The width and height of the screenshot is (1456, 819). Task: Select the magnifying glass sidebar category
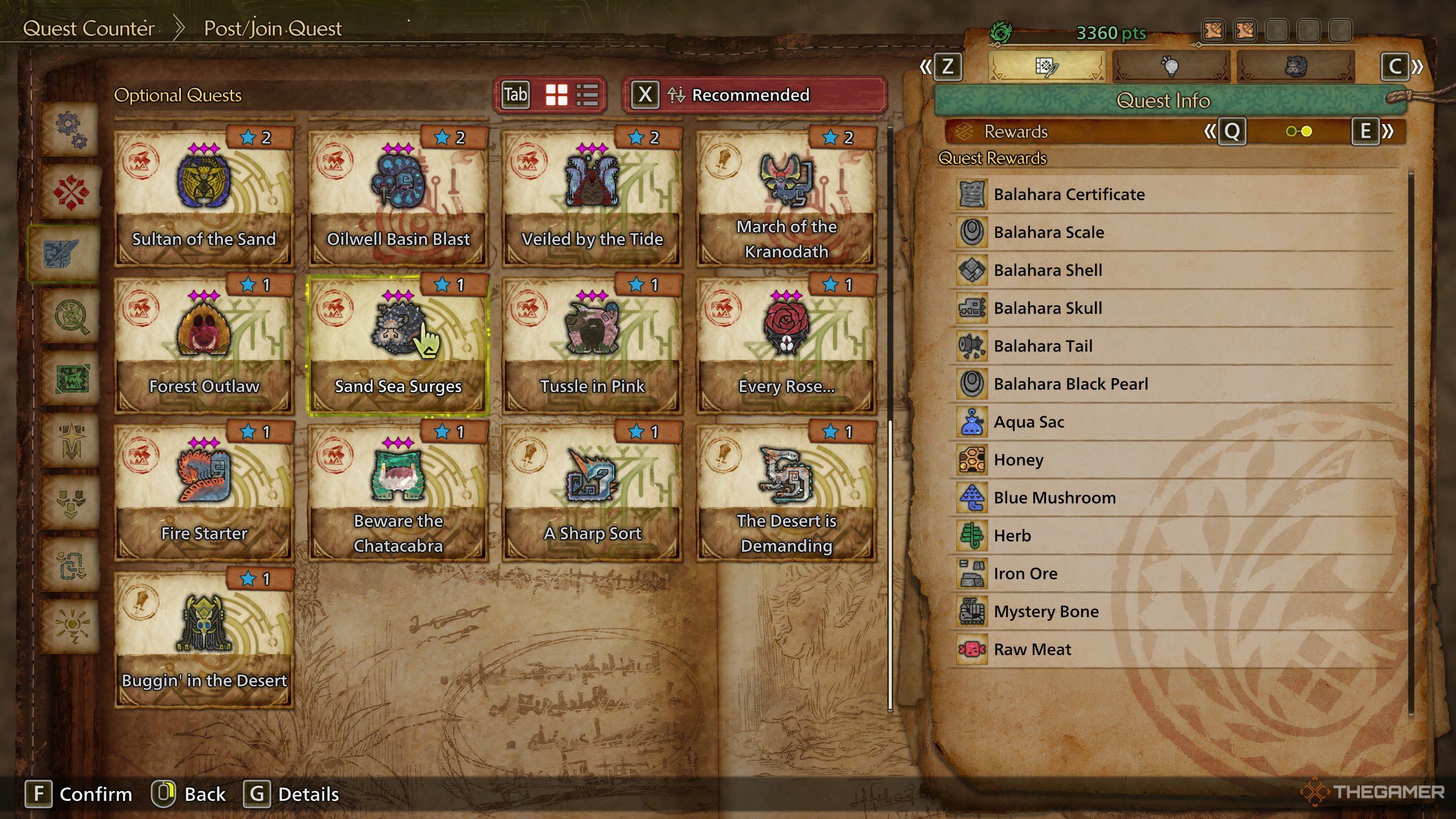coord(71,316)
